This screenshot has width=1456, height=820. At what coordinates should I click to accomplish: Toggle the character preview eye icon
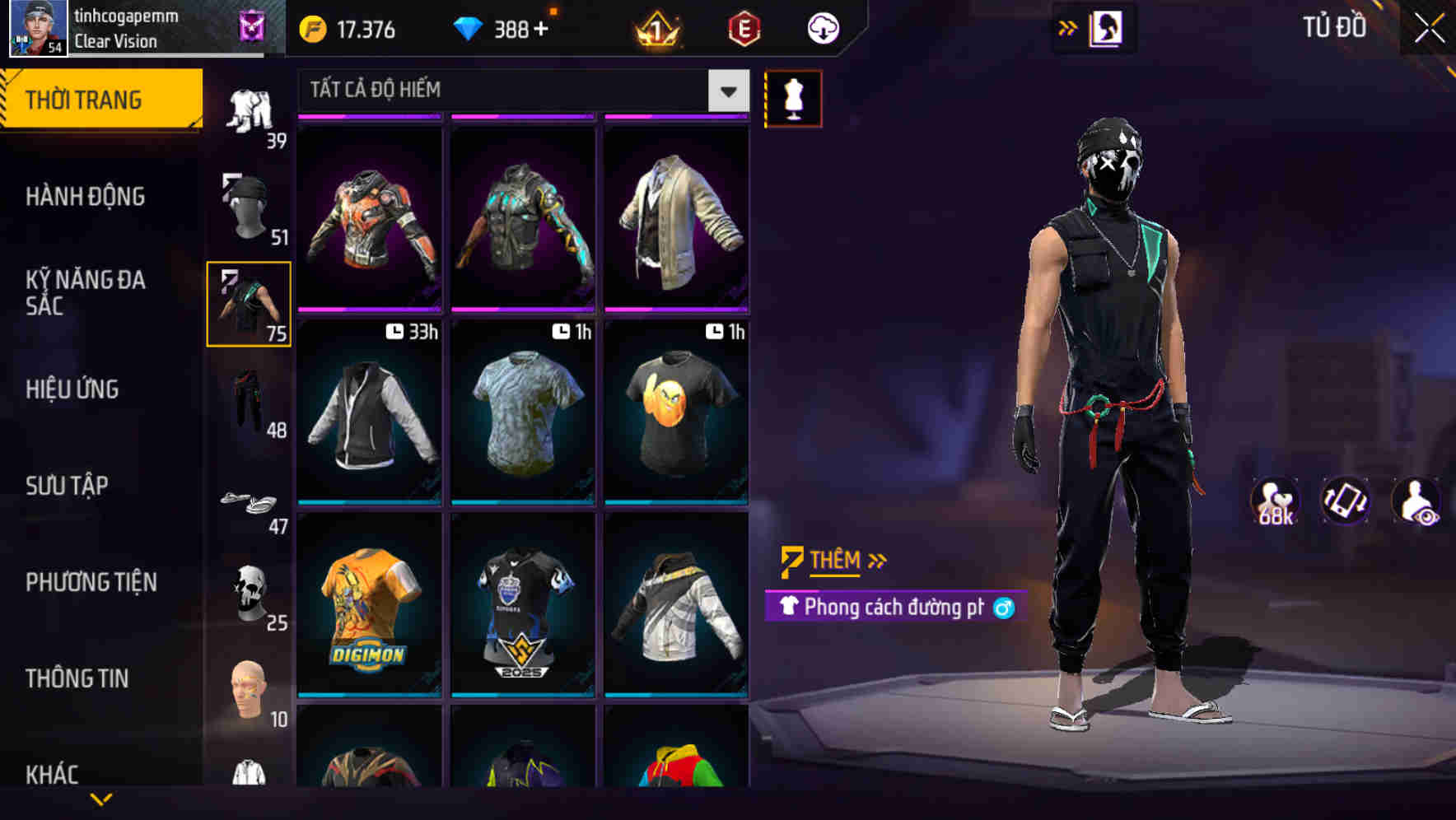pos(1413,501)
